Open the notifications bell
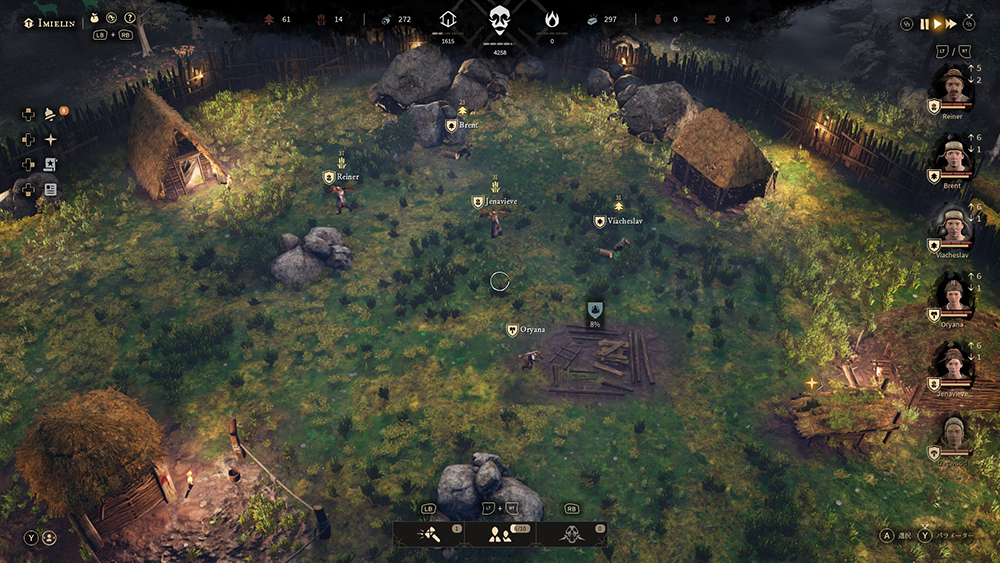 50,113
